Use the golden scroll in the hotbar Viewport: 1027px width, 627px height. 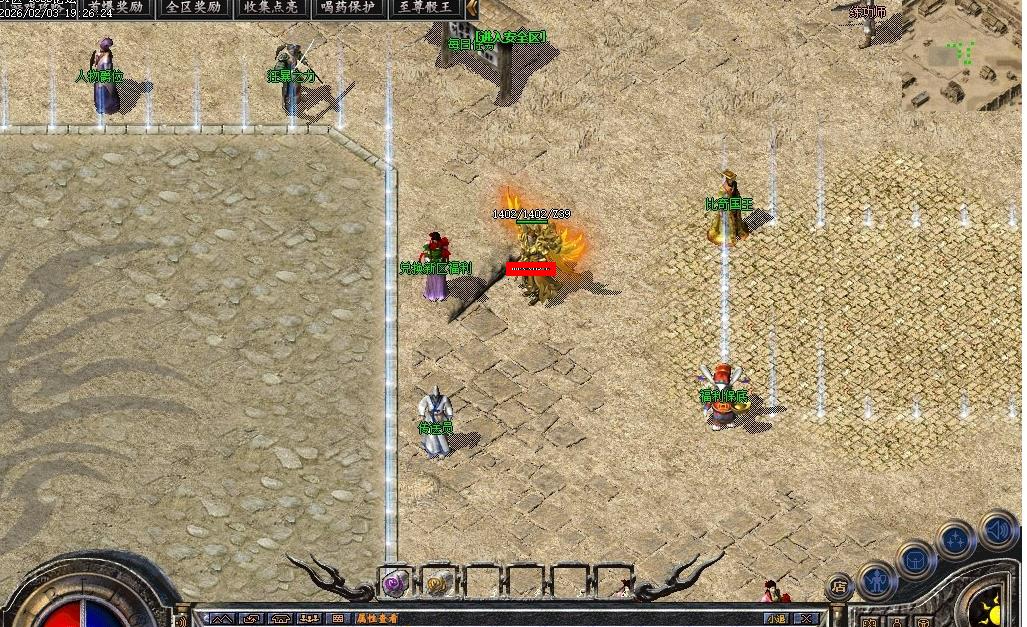[437, 582]
